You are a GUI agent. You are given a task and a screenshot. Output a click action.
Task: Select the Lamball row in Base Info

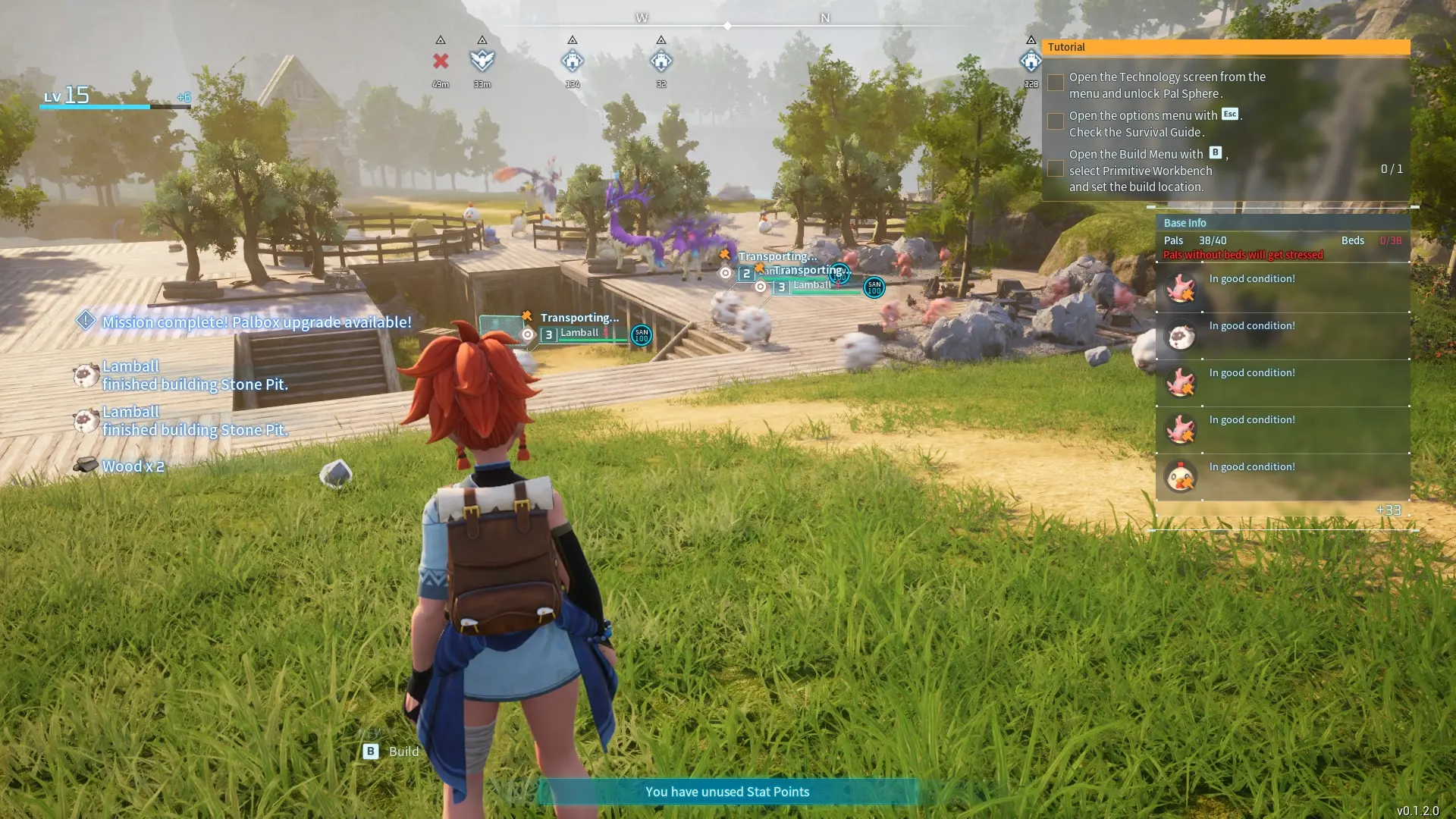point(1282,335)
